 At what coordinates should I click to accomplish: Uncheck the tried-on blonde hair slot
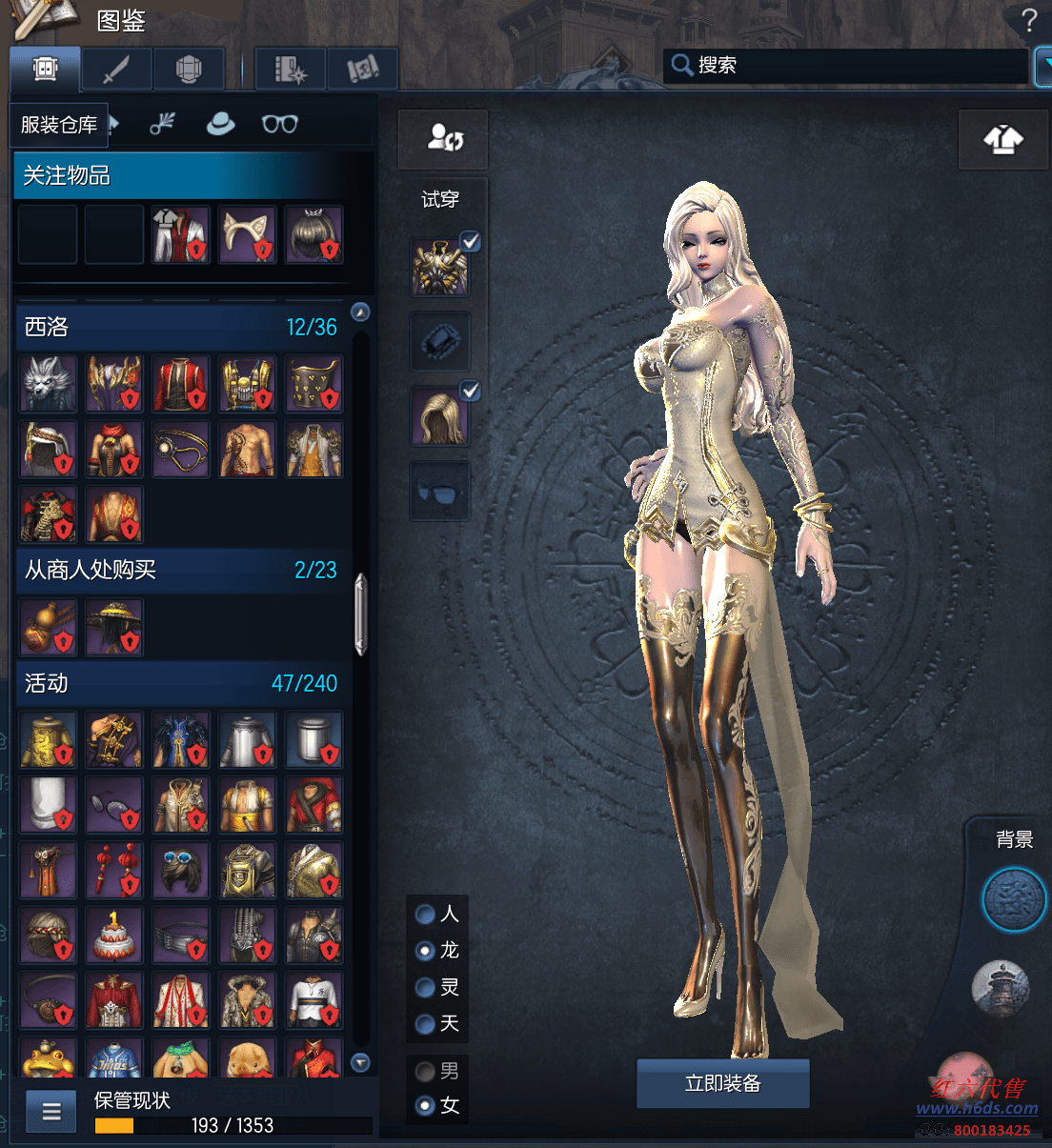pos(471,391)
